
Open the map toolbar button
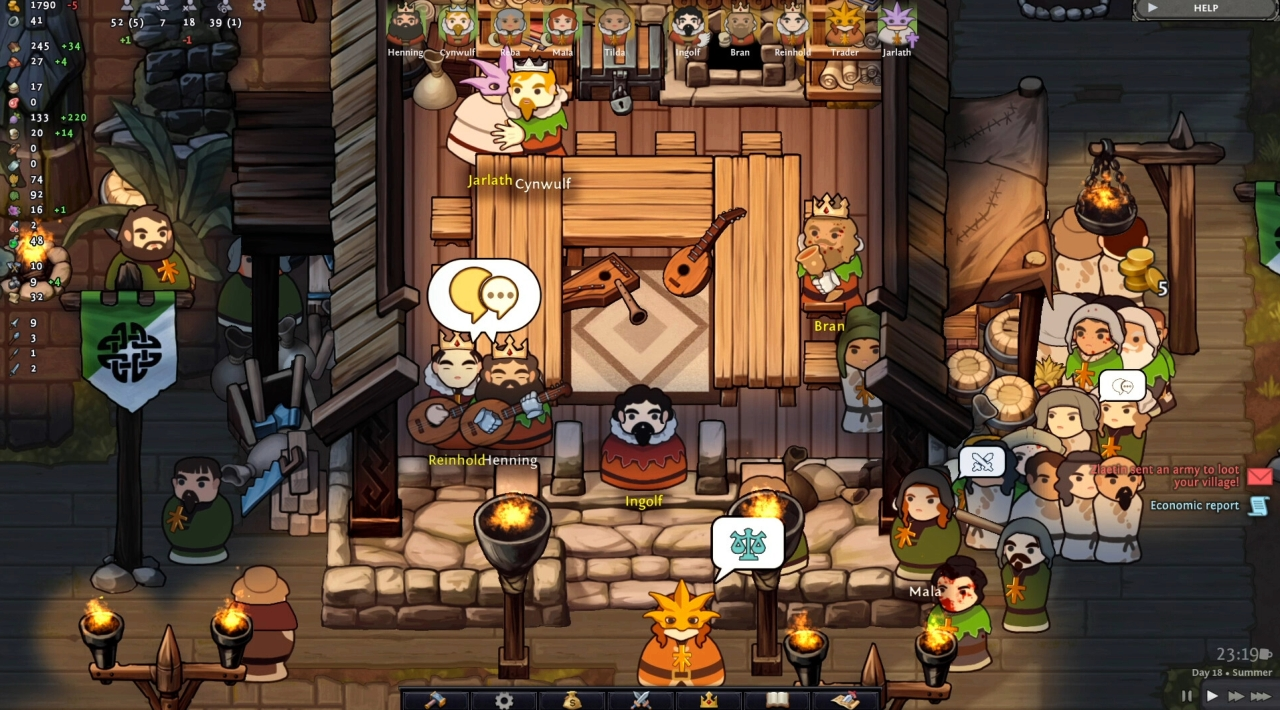pos(845,699)
